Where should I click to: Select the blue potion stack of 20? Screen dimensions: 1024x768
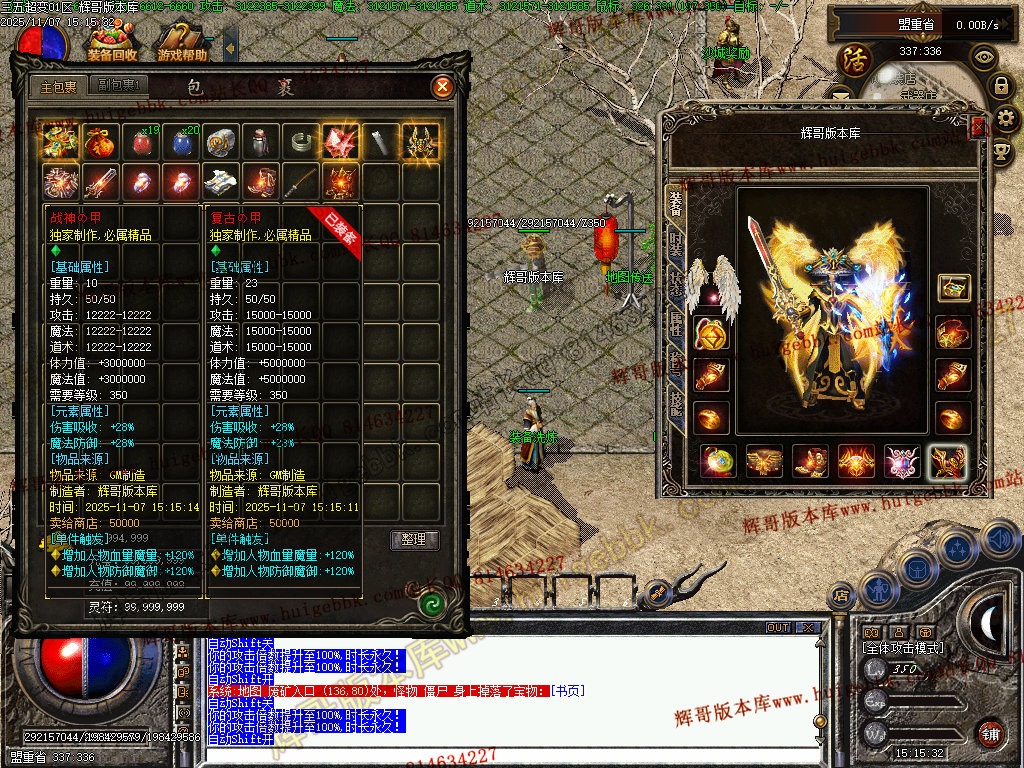pos(181,142)
